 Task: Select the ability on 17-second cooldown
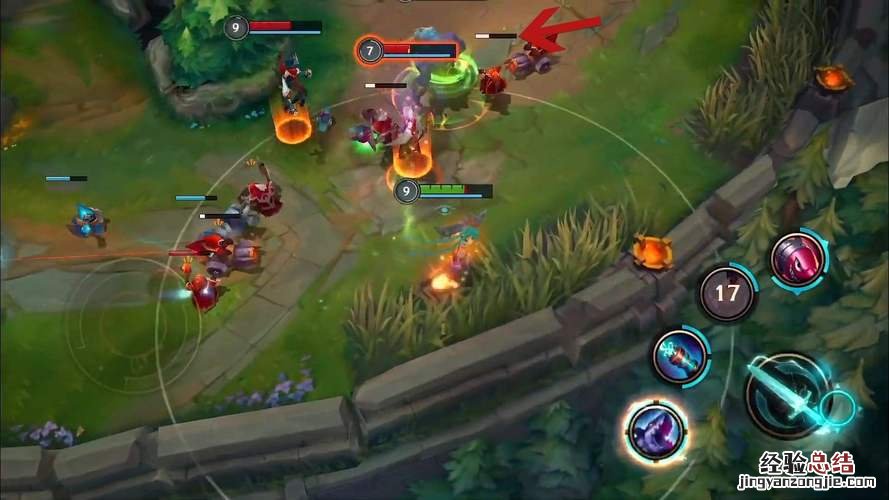pos(727,293)
